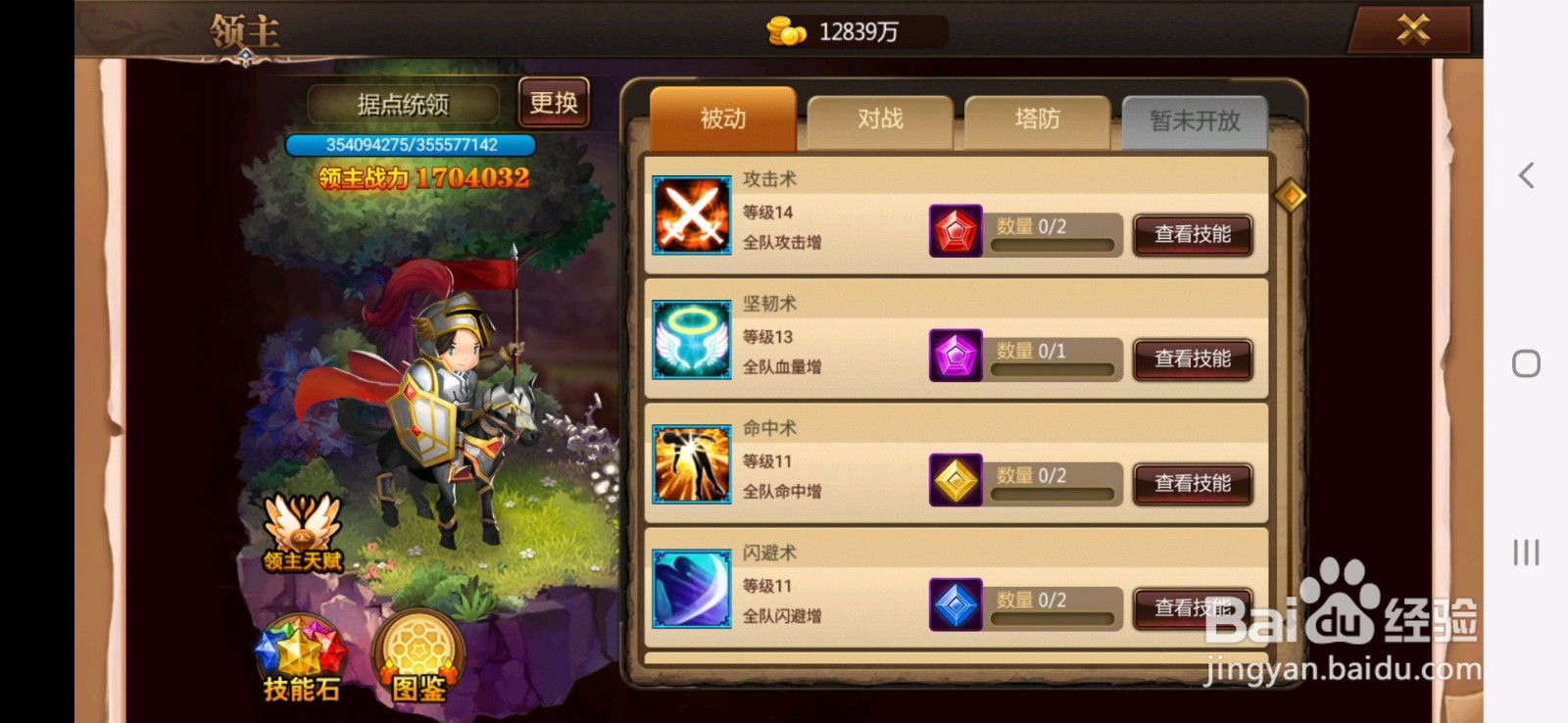The width and height of the screenshot is (1568, 723).
Task: Expand the golden diamond marker on panel edge
Action: point(1292,195)
